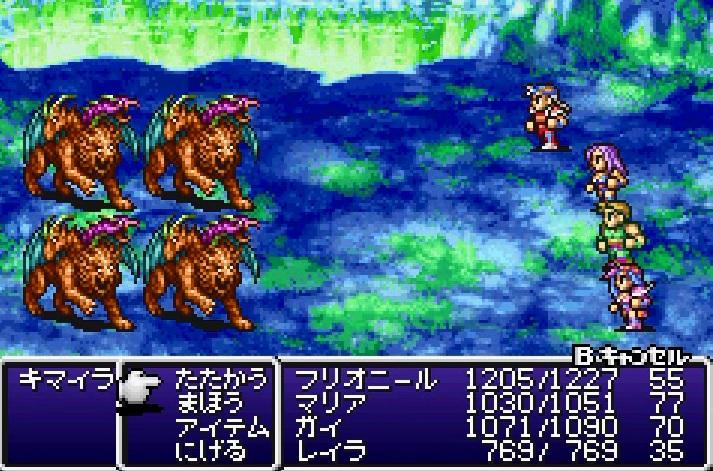This screenshot has width=713, height=471.
Task: Choose にげる (Run) to flee battle
Action: pyautogui.click(x=210, y=450)
